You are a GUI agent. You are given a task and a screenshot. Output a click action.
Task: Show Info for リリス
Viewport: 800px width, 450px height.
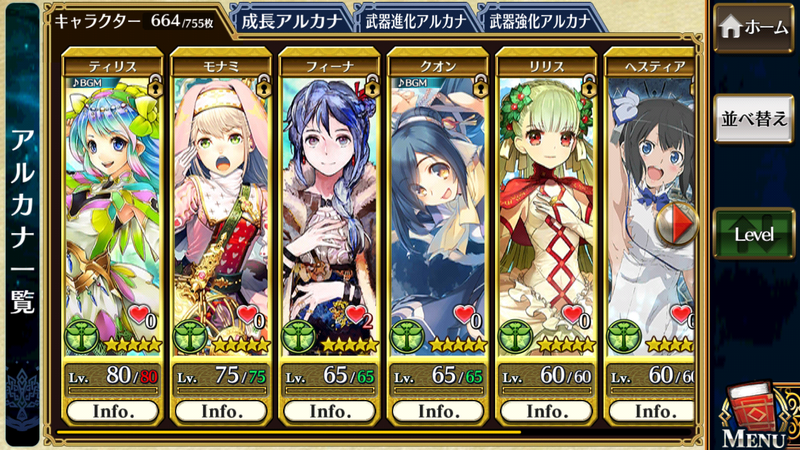tap(546, 410)
